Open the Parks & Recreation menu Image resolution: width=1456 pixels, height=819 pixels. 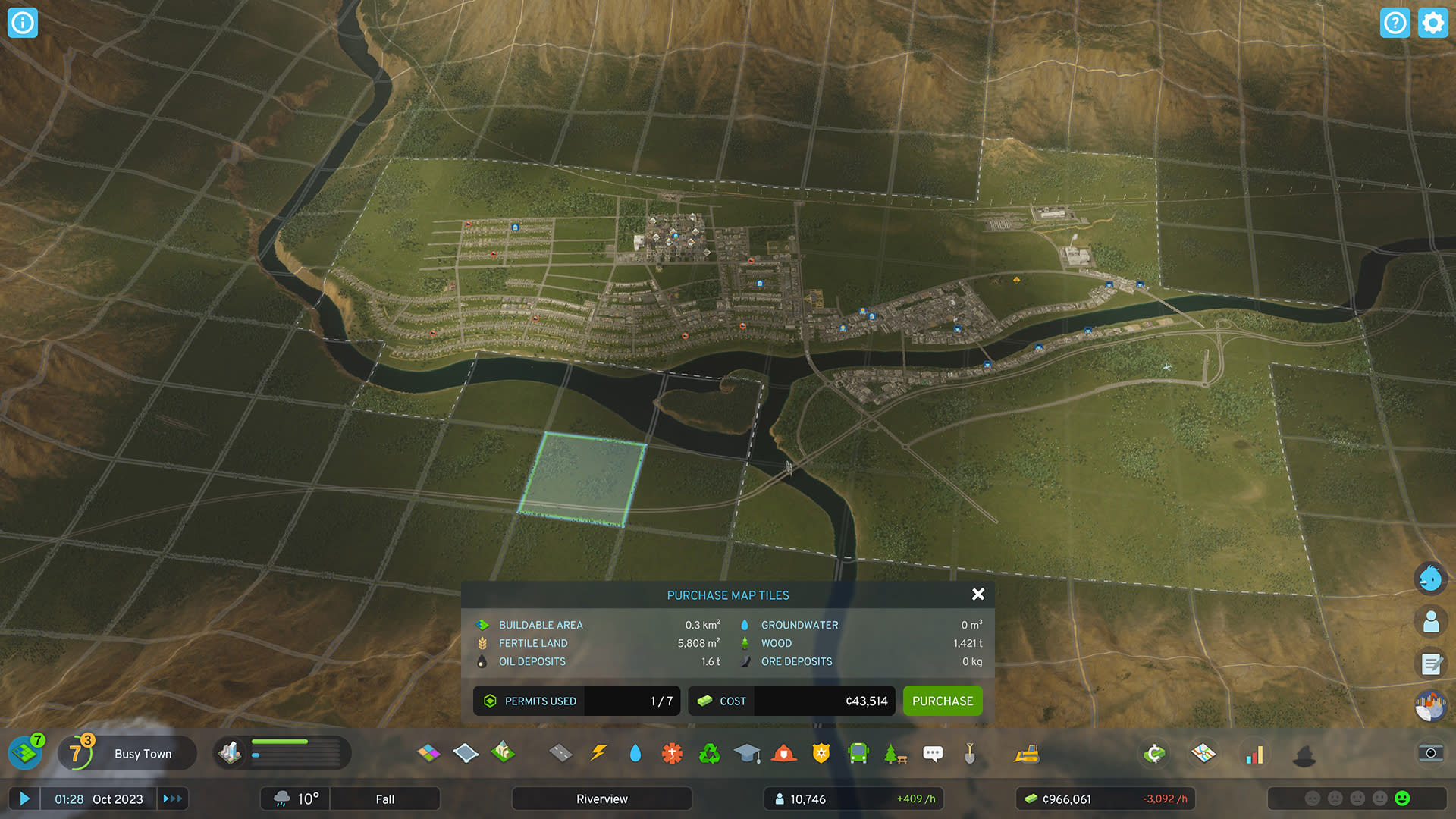click(894, 753)
